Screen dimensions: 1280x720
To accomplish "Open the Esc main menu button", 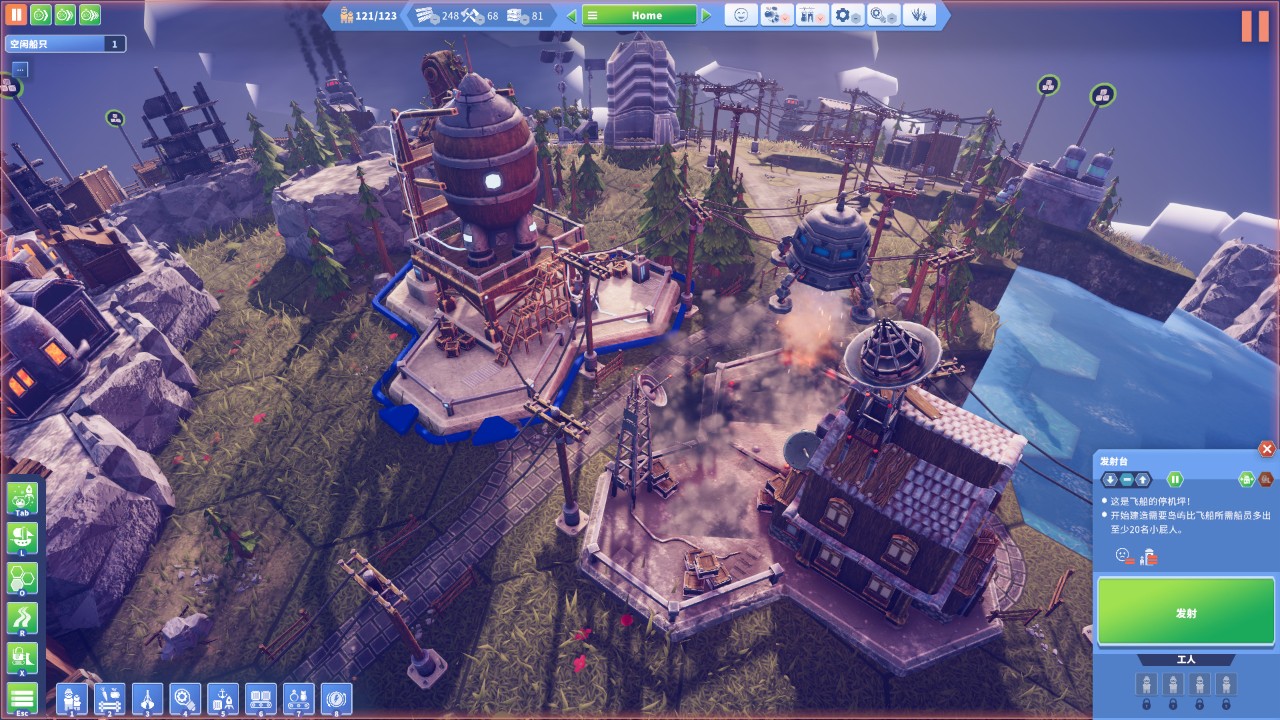I will coord(22,698).
